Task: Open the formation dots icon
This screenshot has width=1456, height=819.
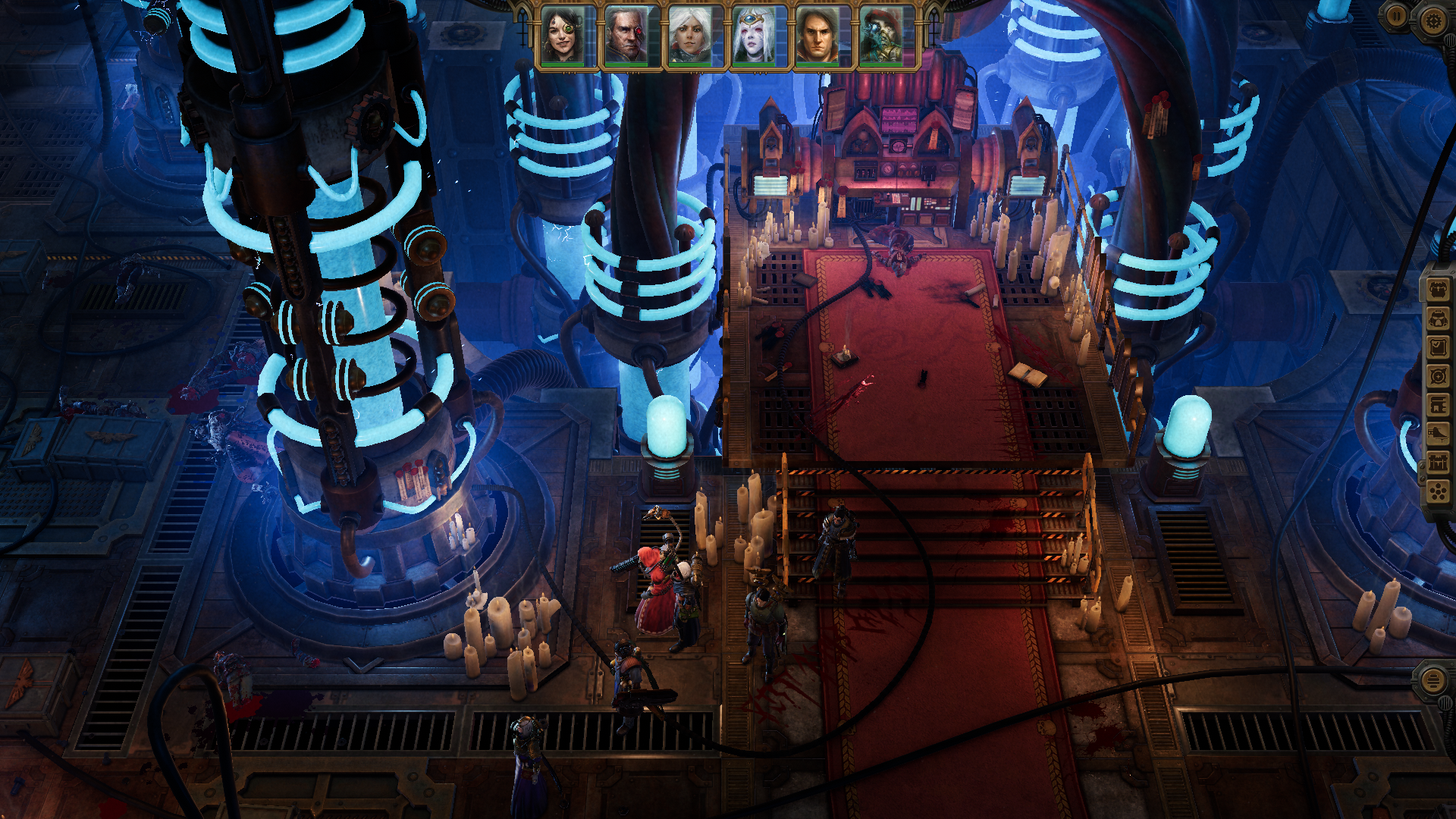Action: [x=1438, y=492]
